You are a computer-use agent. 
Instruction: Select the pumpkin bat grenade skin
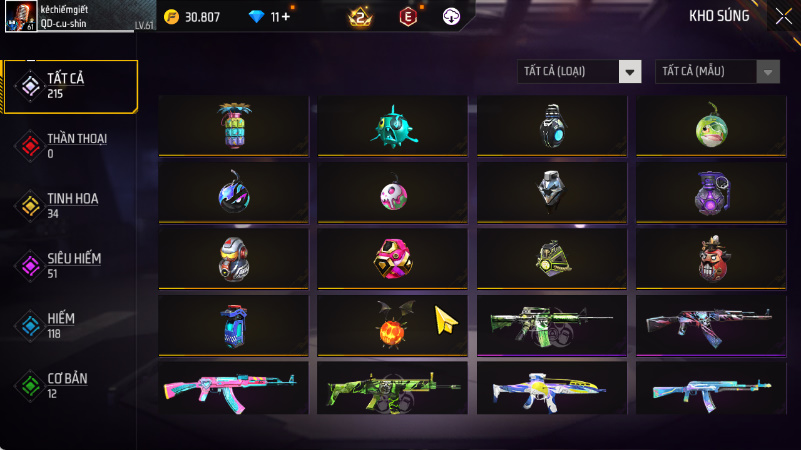[x=391, y=326]
